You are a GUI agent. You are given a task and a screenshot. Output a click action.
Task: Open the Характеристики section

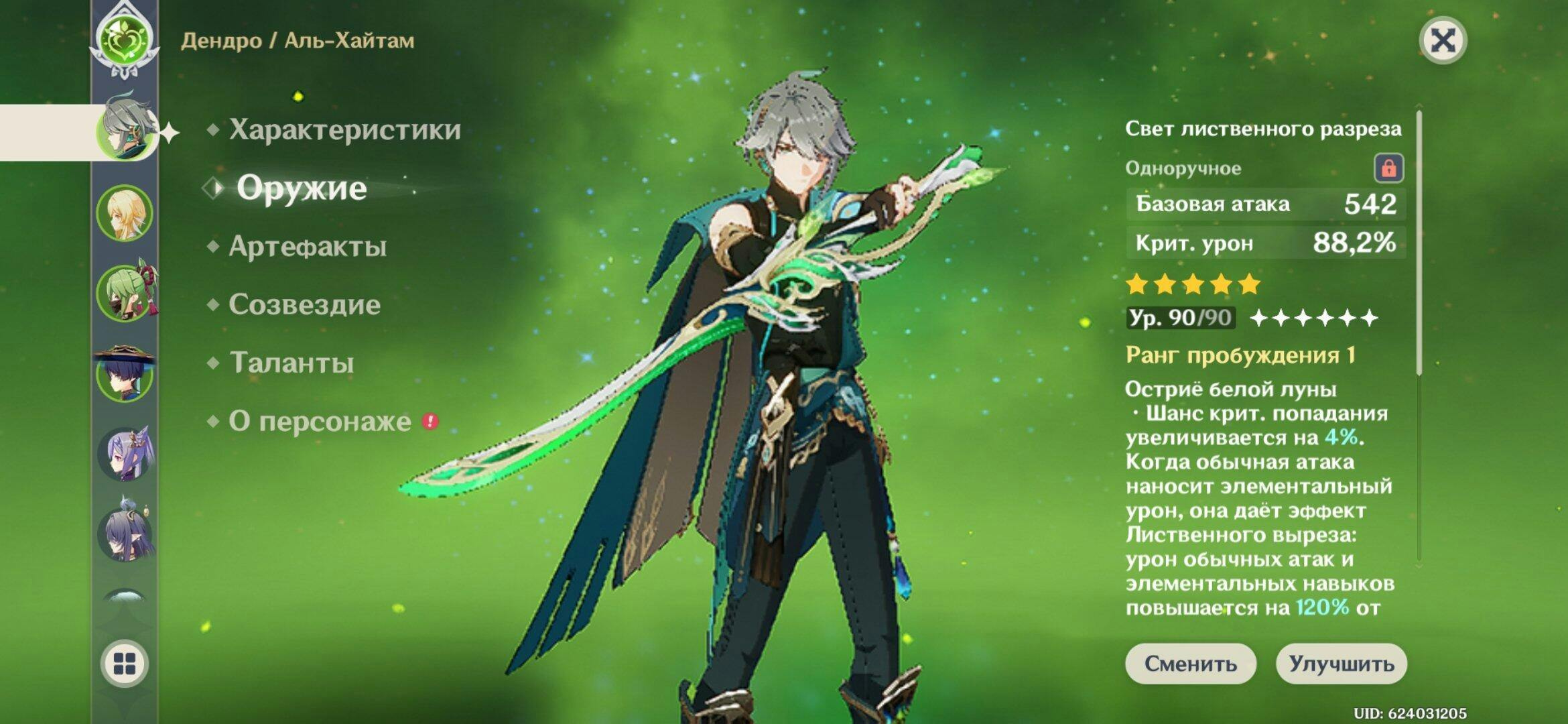(x=344, y=130)
